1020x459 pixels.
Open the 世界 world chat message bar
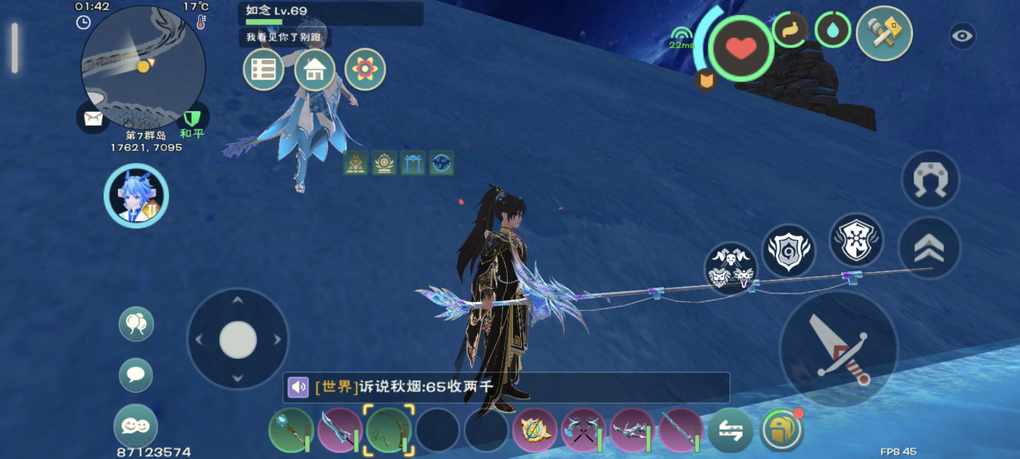click(507, 387)
